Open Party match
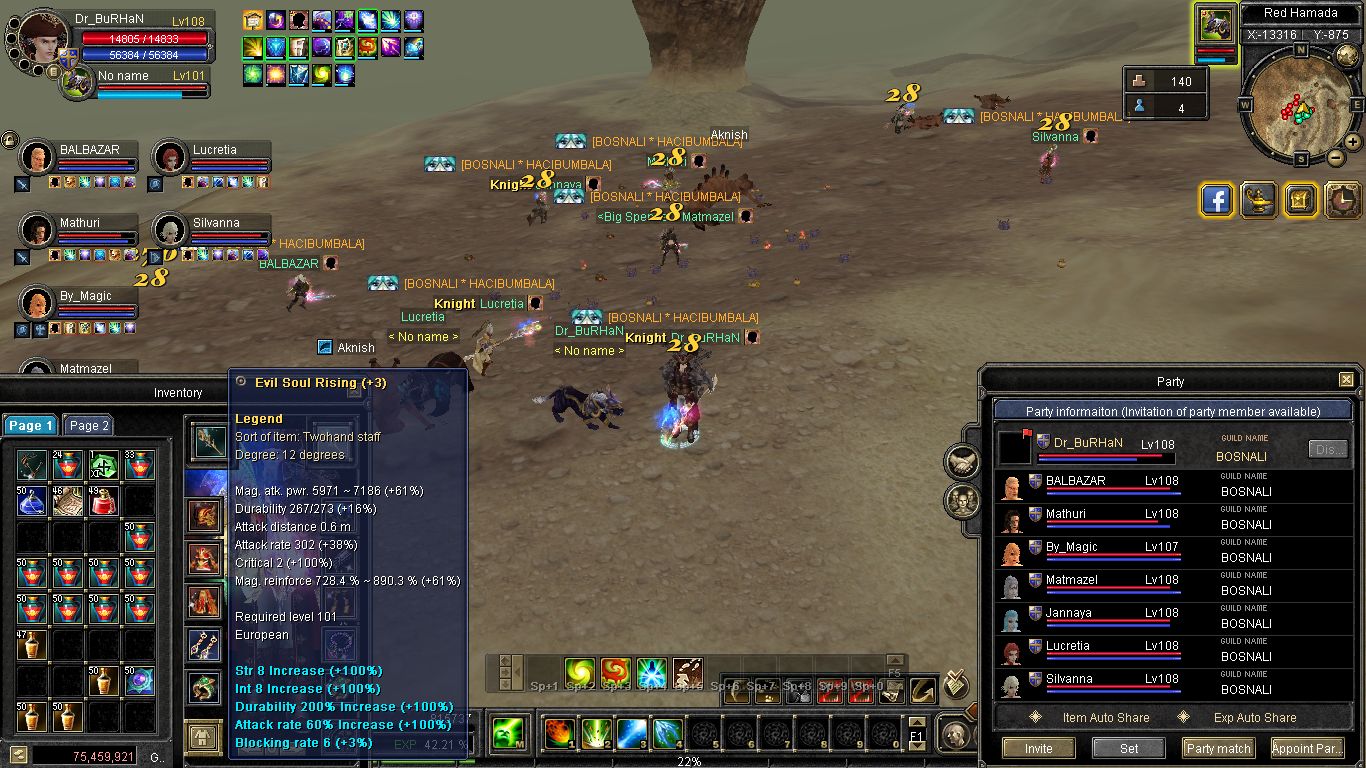The image size is (1366, 768). click(1218, 748)
